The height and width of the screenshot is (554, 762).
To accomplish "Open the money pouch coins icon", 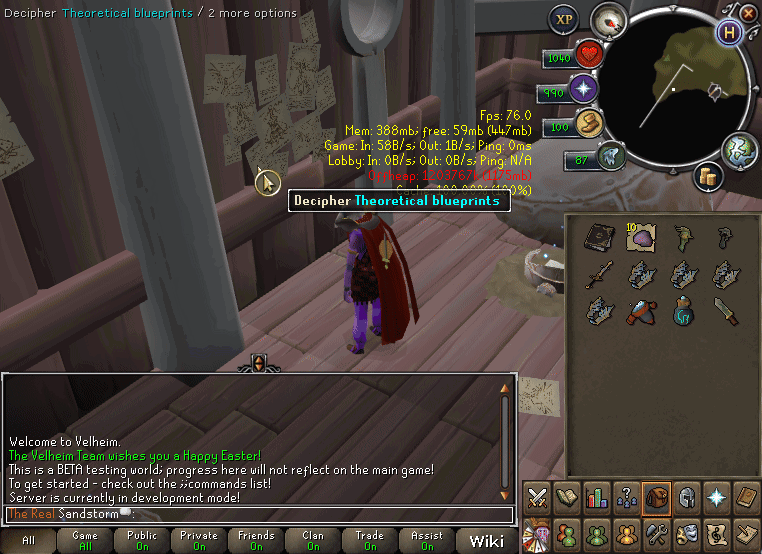I will pos(711,176).
